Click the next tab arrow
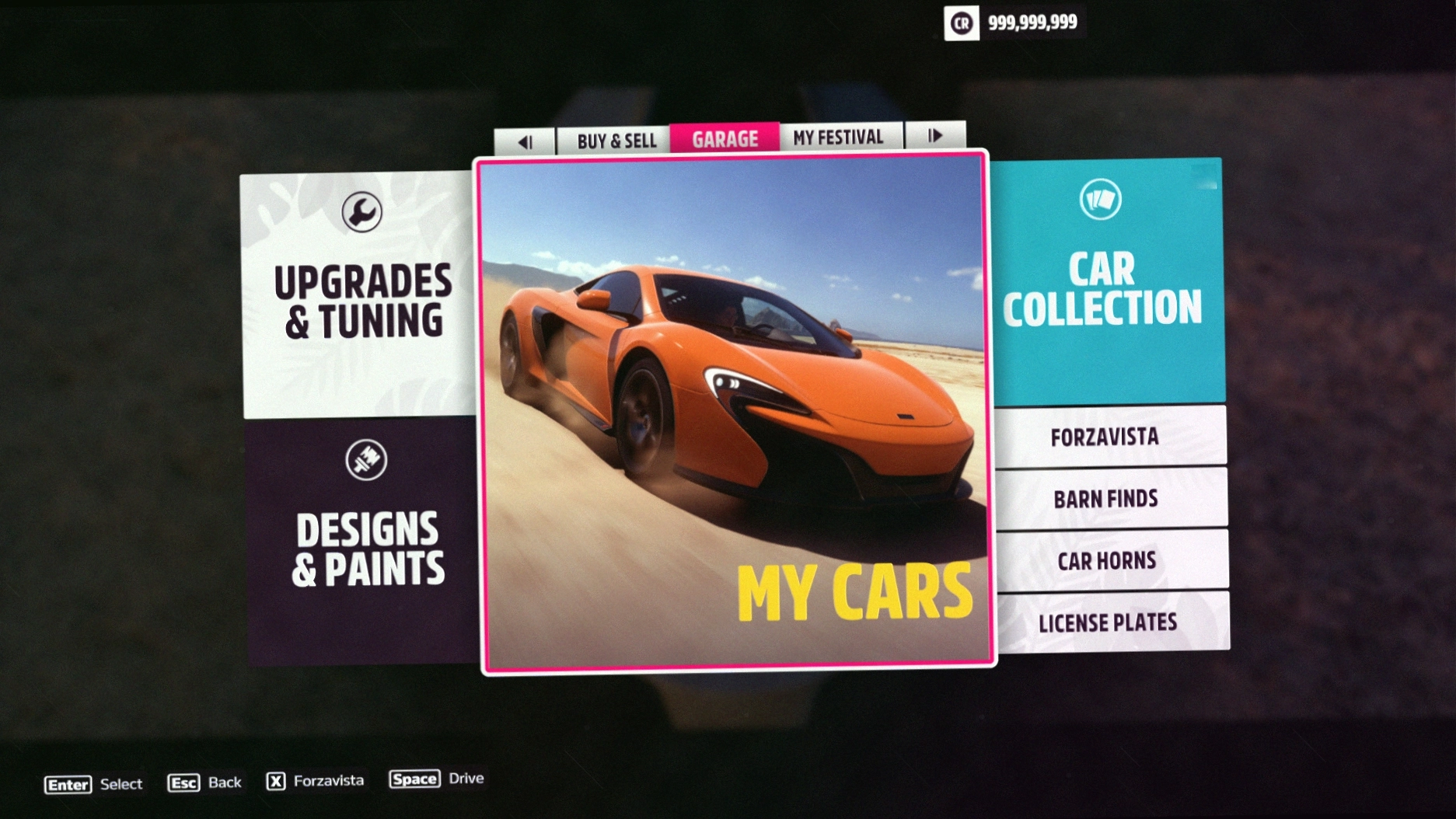 [935, 136]
